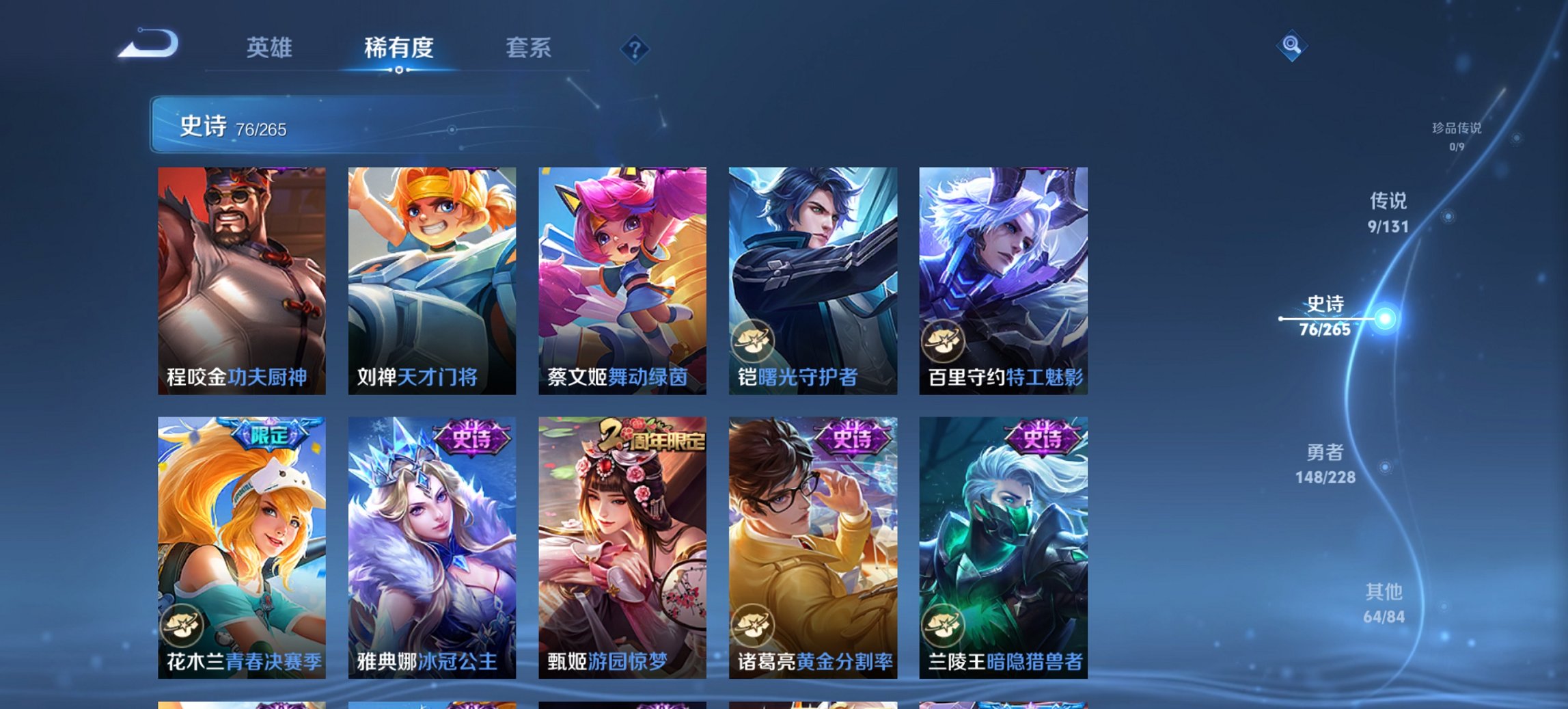Switch to the 套系 tab
The width and height of the screenshot is (1568, 709).
(x=529, y=48)
